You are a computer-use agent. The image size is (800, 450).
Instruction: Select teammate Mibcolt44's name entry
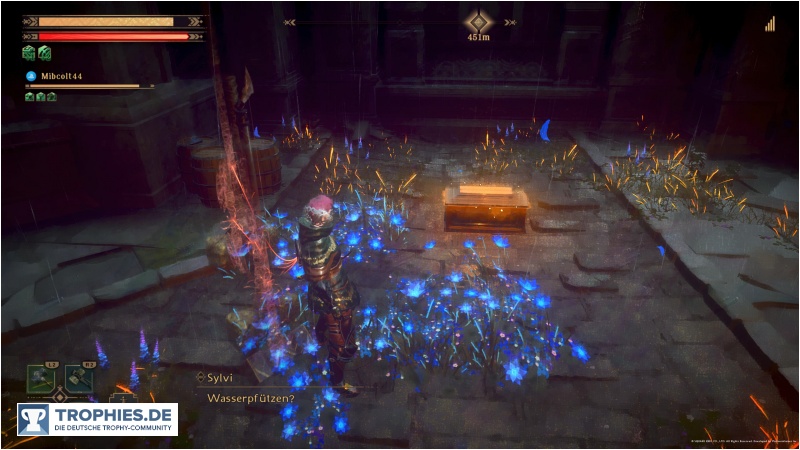(x=60, y=75)
